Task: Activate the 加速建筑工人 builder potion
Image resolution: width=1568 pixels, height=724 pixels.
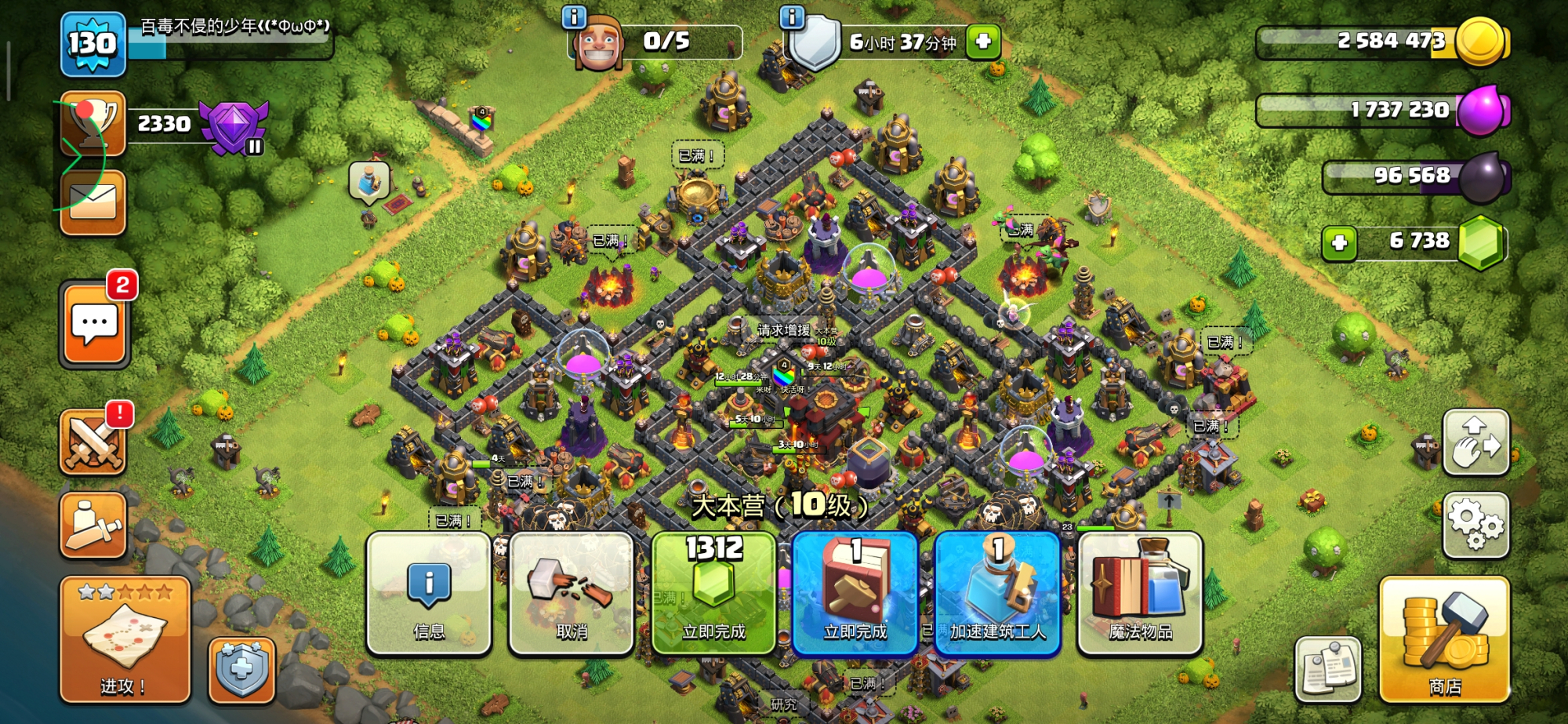Action: (x=997, y=594)
